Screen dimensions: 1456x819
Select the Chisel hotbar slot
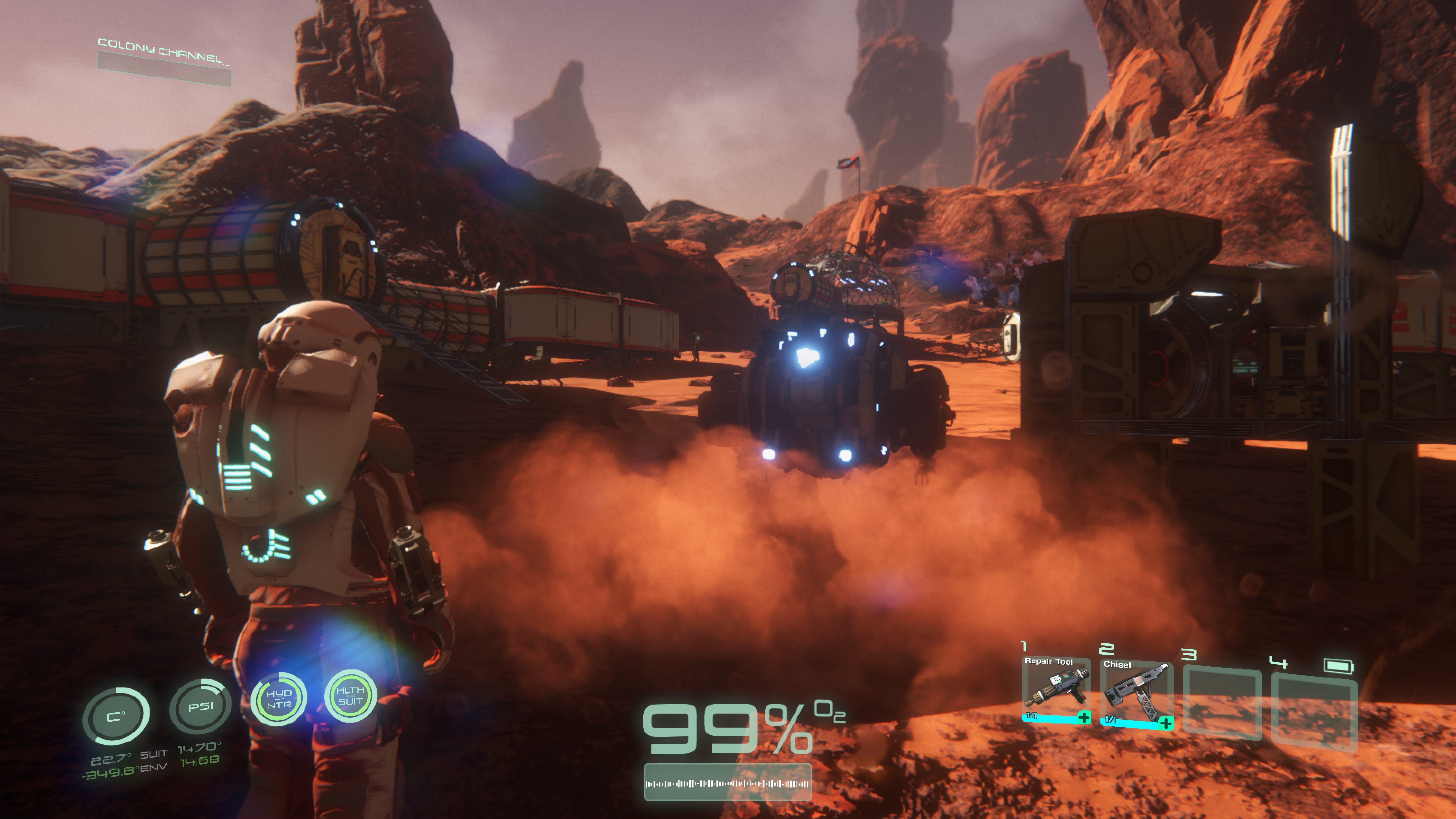click(x=1135, y=694)
